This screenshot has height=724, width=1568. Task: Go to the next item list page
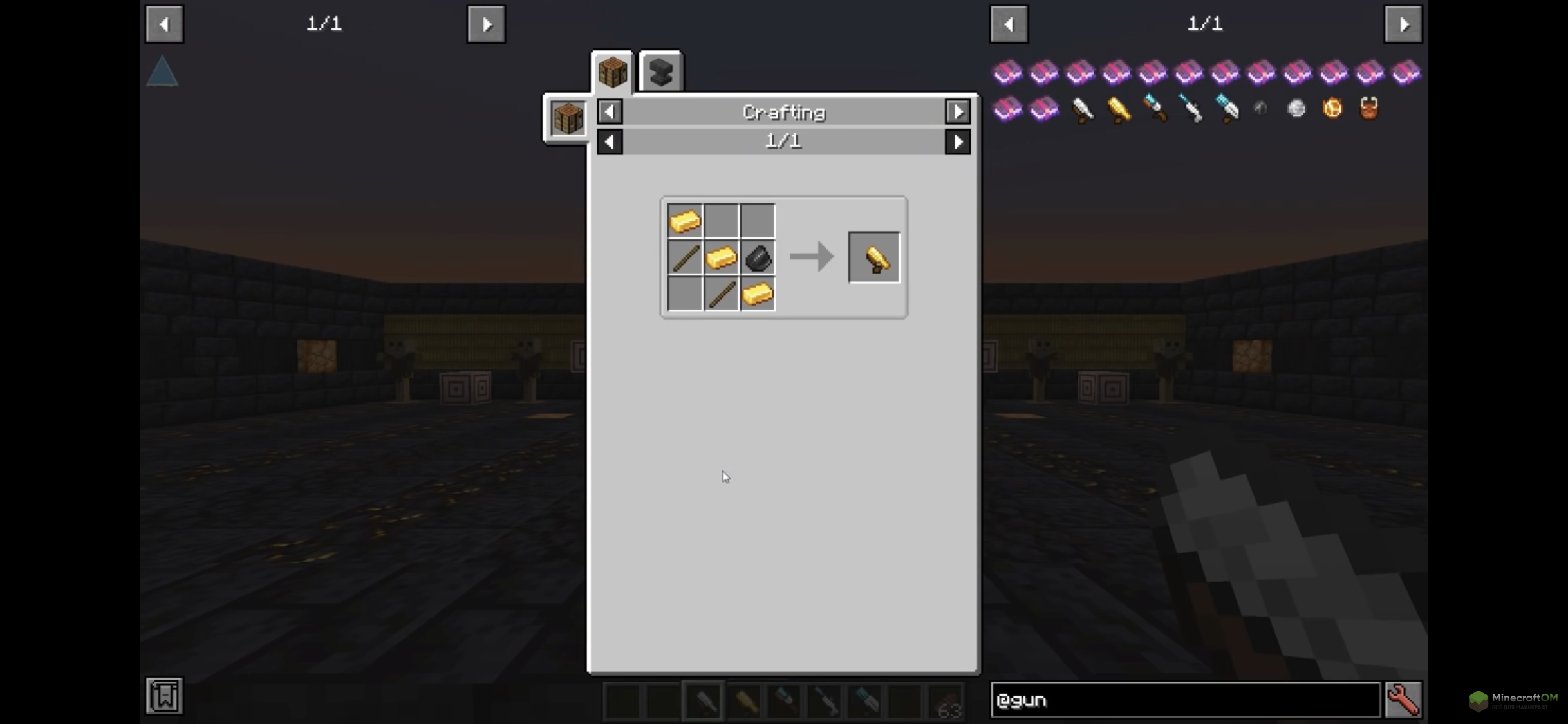pyautogui.click(x=1403, y=24)
